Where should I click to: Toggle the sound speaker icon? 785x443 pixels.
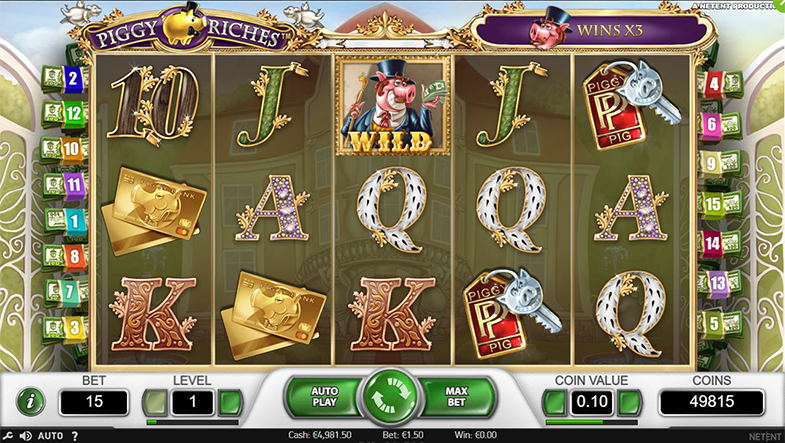point(27,436)
